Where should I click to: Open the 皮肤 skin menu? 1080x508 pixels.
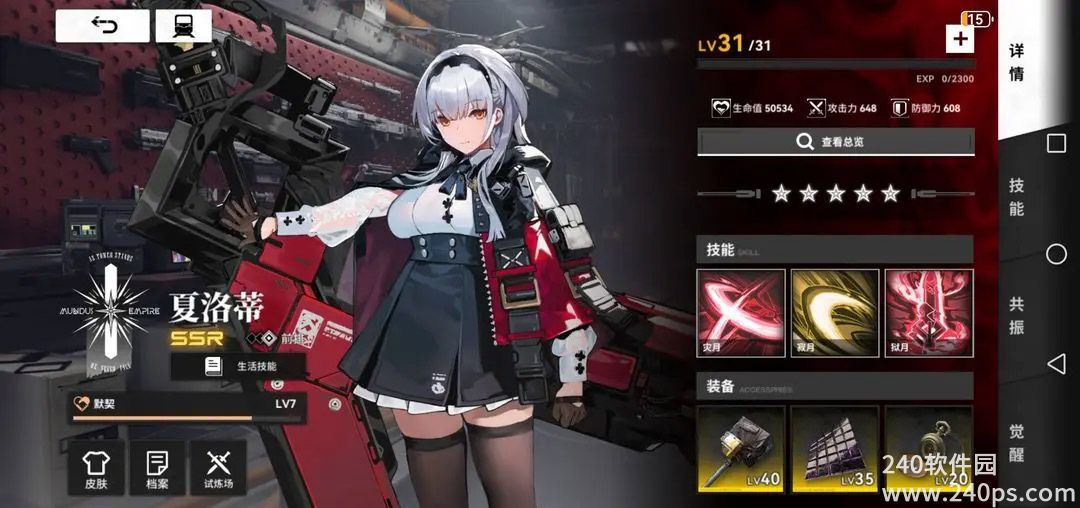pyautogui.click(x=96, y=468)
